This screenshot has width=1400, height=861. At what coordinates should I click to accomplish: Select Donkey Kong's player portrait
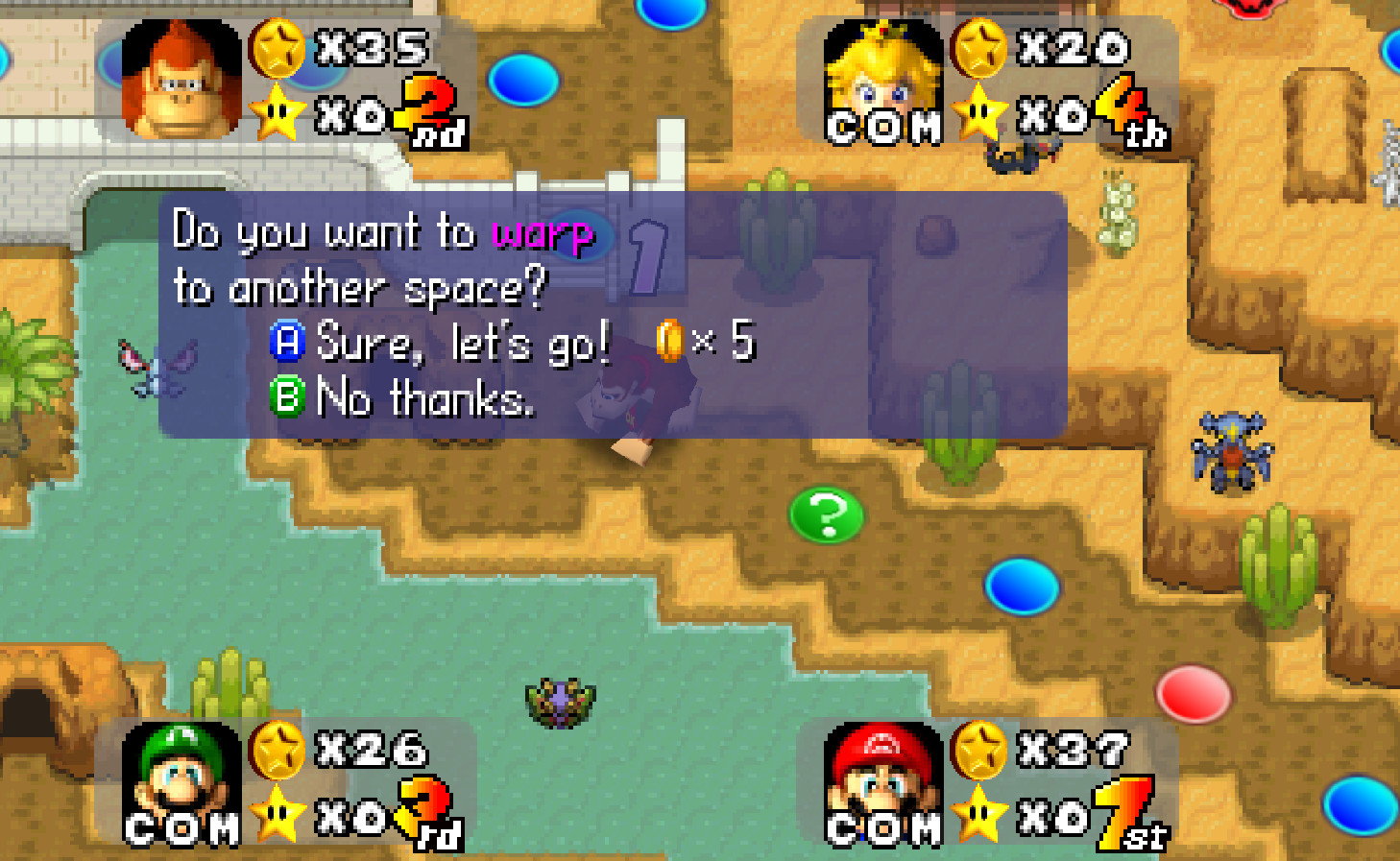coord(181,81)
